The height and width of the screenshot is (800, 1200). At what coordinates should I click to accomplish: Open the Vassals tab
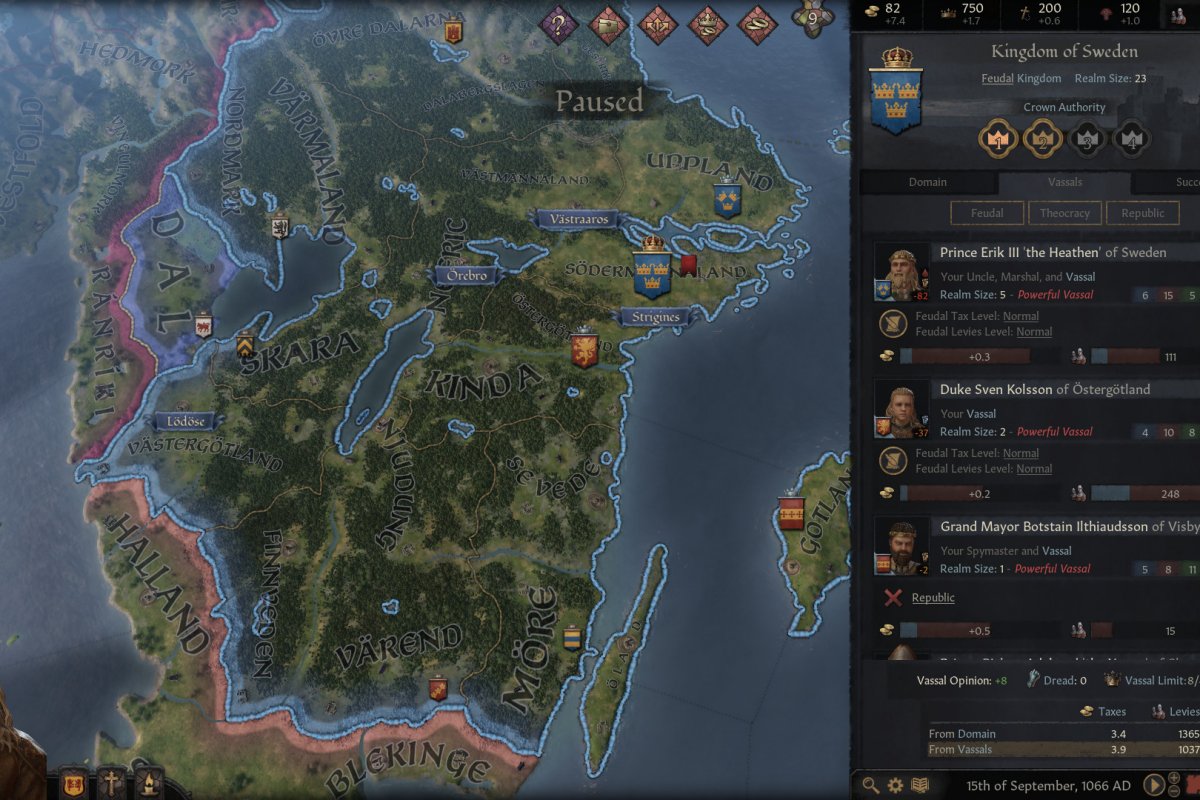tap(1064, 183)
